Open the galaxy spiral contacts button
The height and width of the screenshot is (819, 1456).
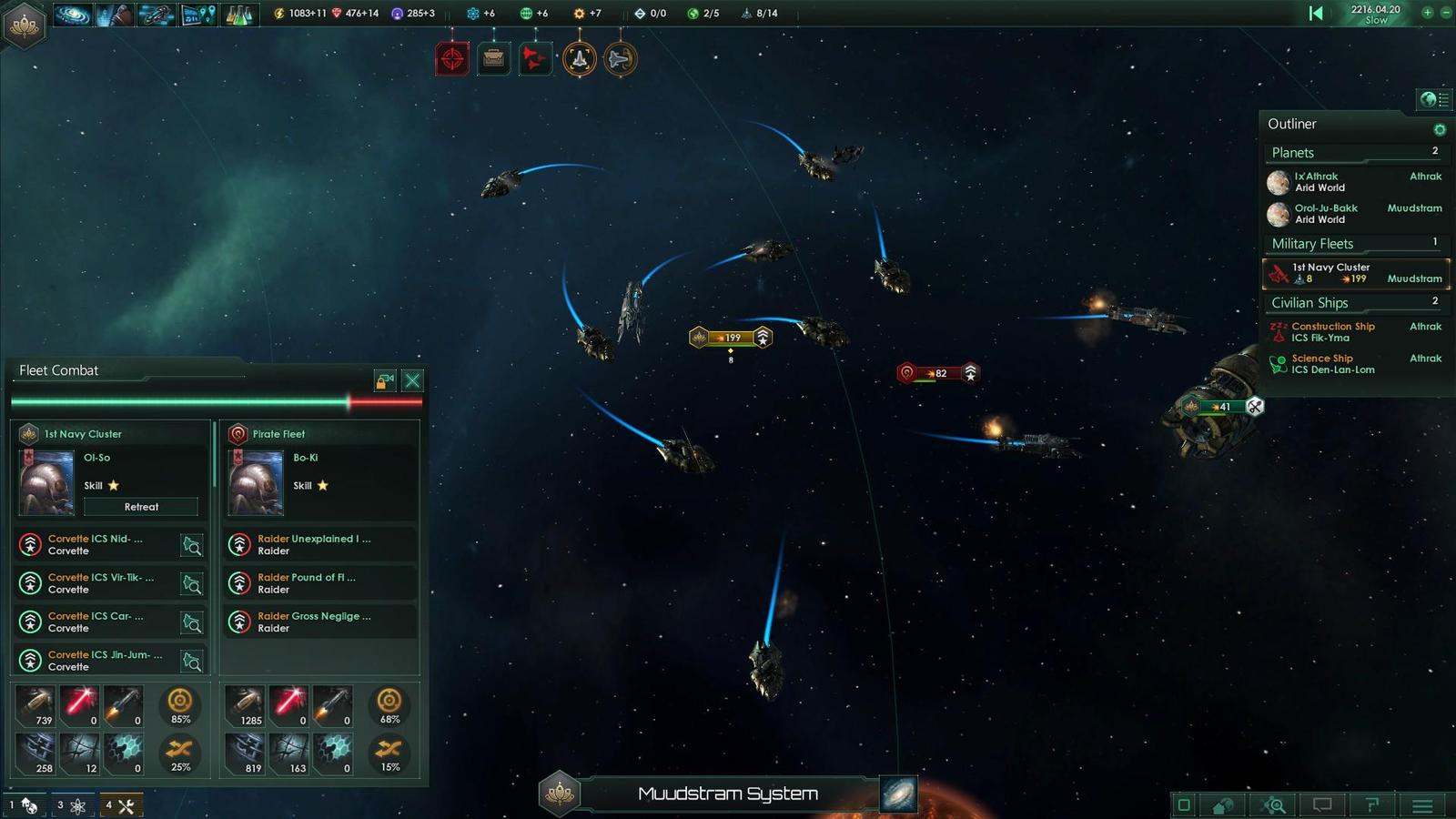[x=73, y=14]
